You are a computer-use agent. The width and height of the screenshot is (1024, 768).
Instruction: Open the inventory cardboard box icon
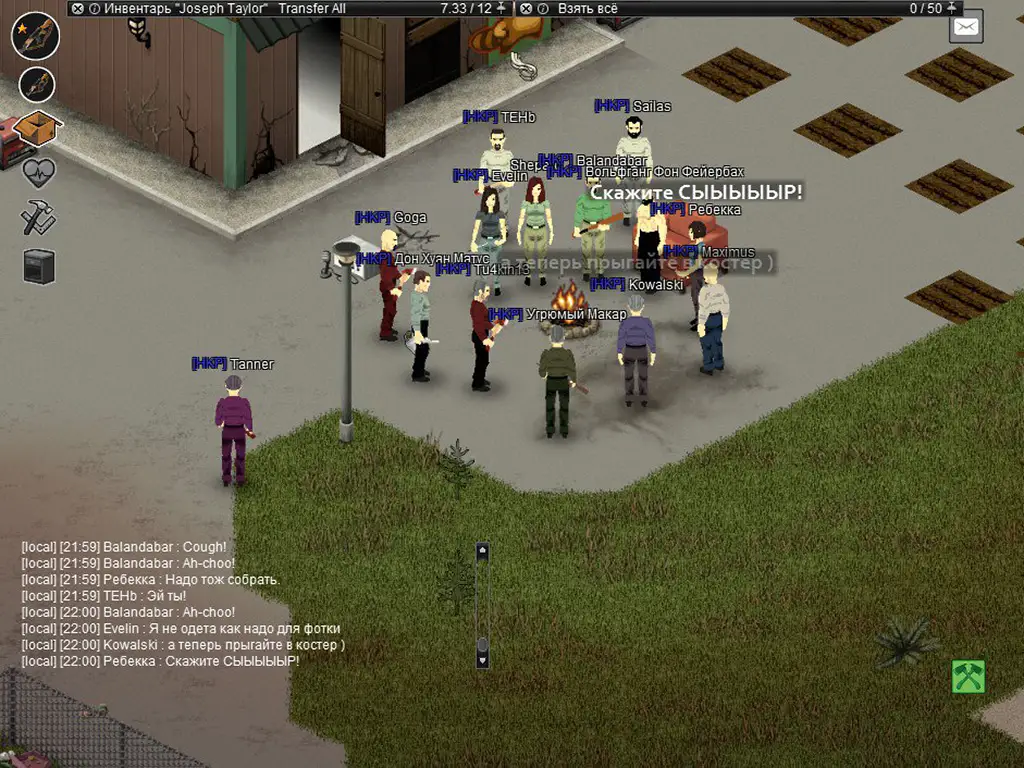pyautogui.click(x=38, y=128)
